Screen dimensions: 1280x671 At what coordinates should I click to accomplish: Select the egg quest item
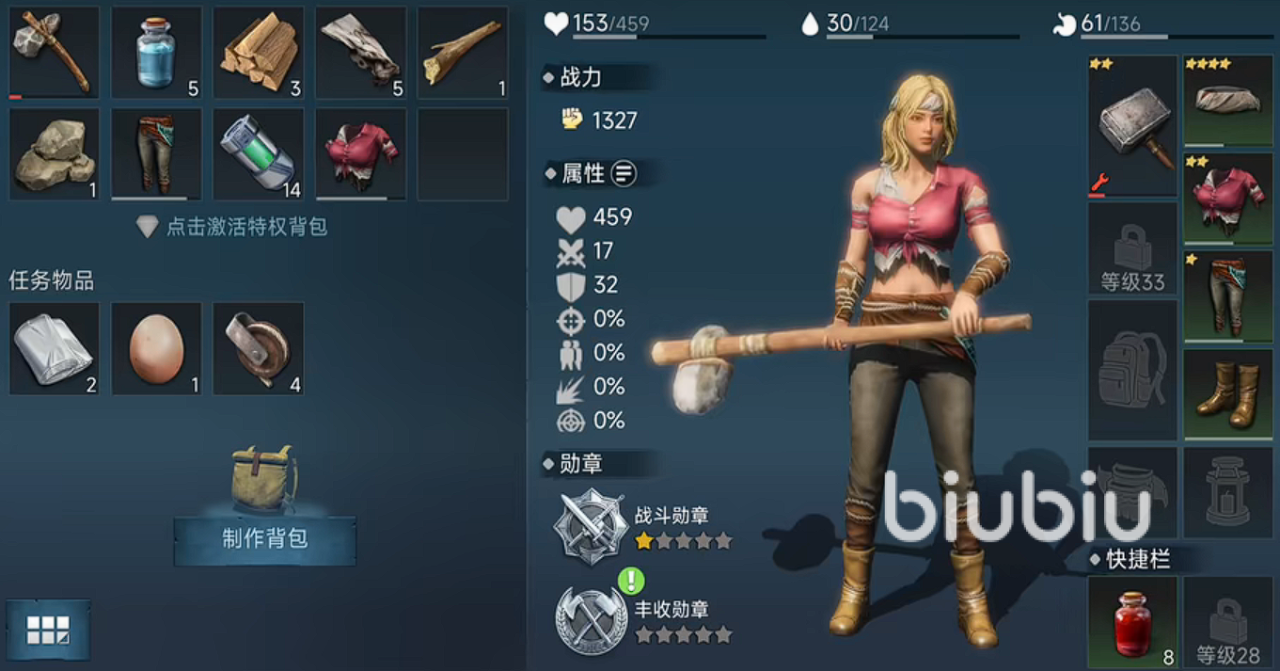pos(156,348)
